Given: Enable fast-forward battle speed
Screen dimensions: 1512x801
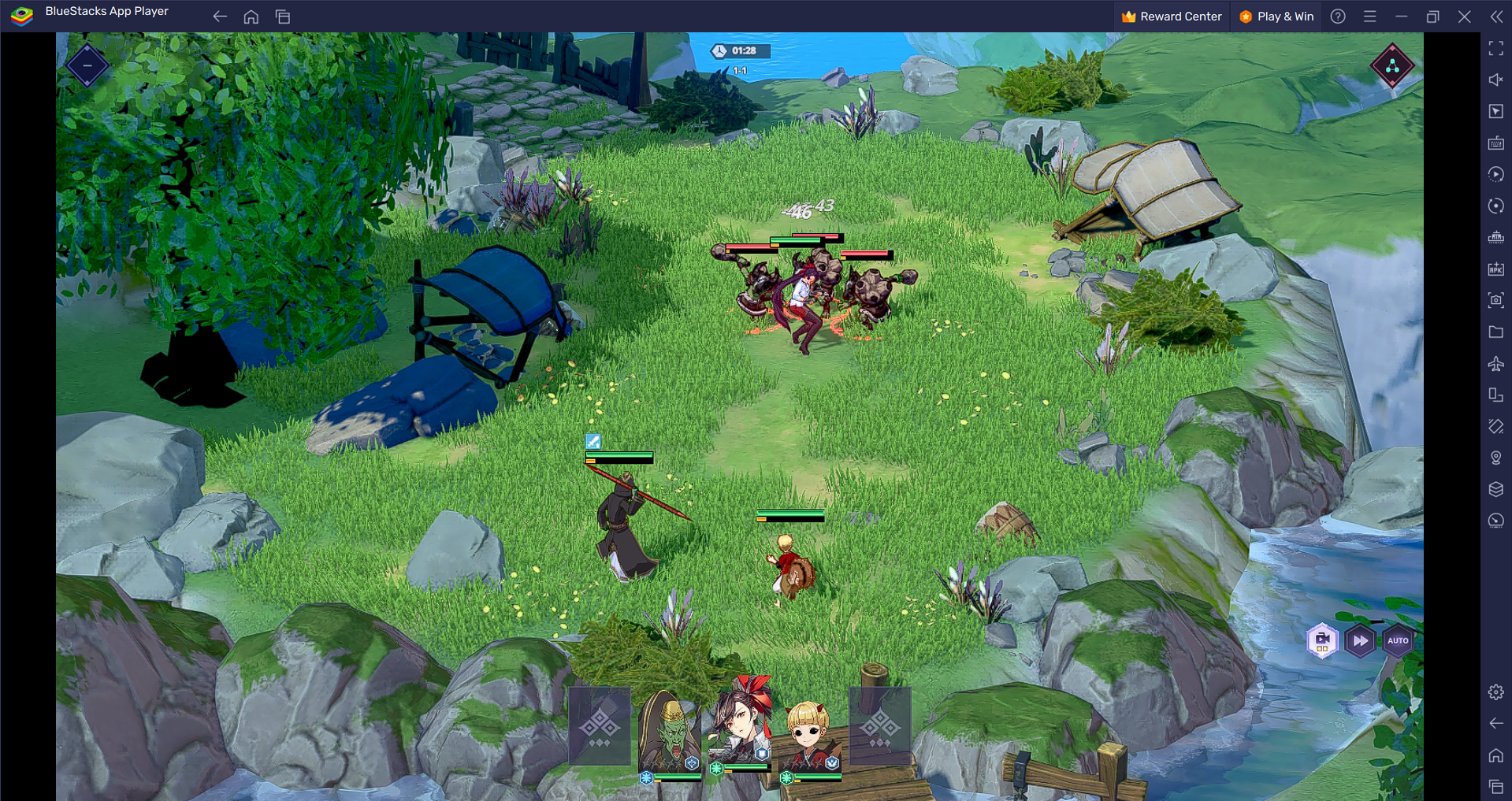Looking at the screenshot, I should 1360,640.
